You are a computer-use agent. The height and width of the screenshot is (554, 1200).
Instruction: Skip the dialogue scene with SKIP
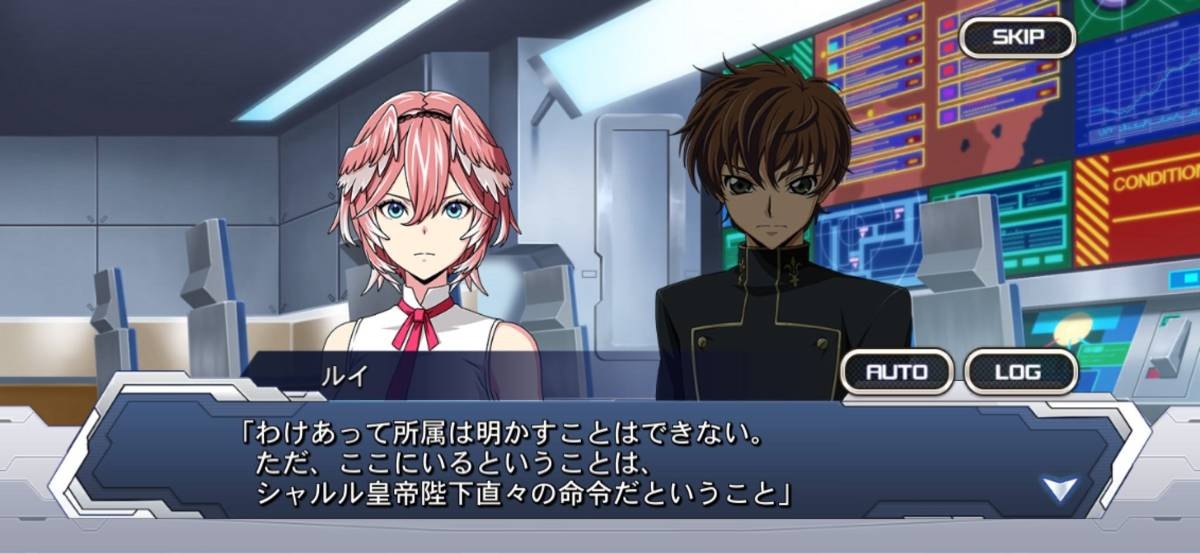coord(1017,38)
